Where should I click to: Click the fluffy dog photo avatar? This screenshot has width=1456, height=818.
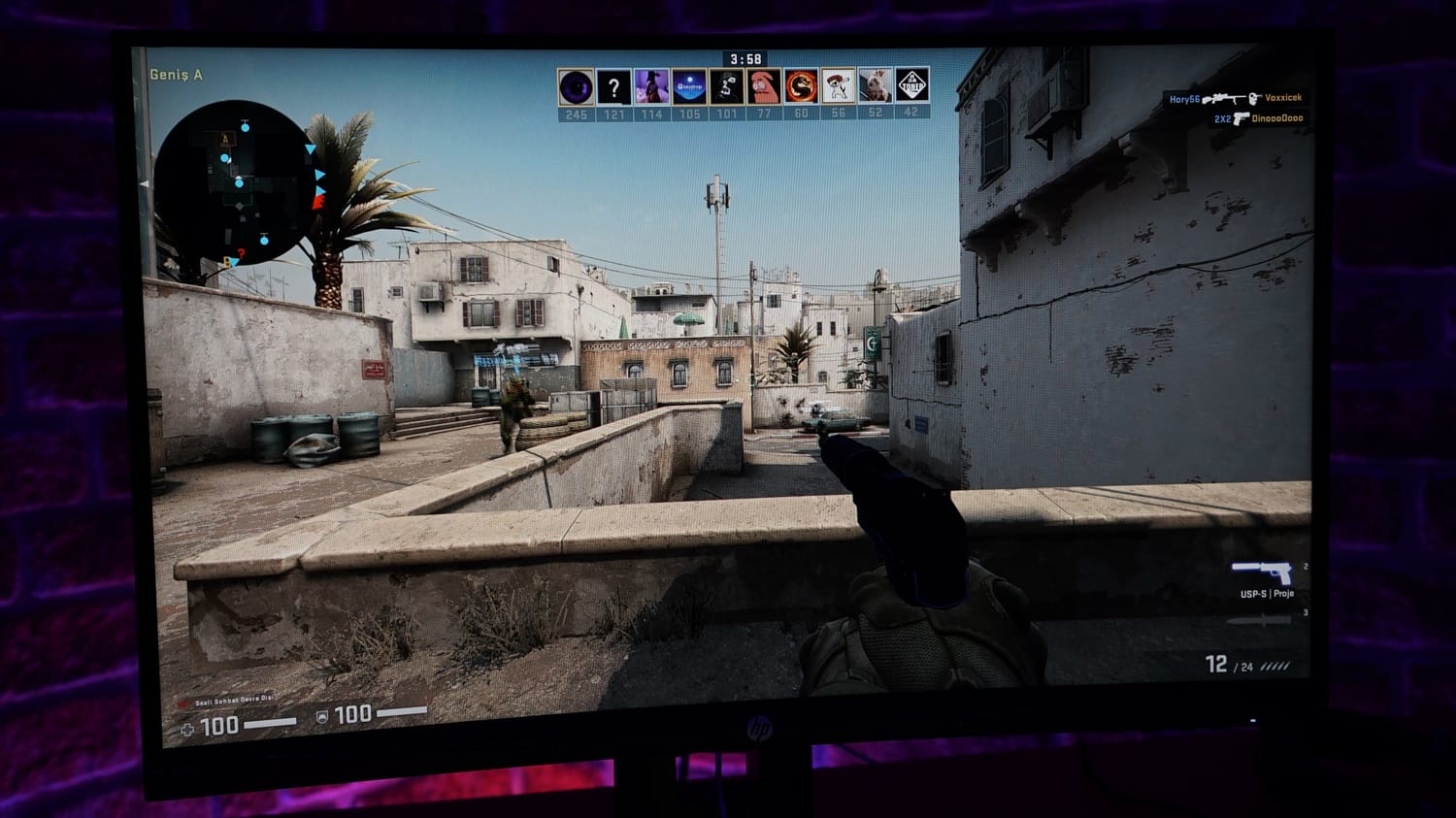pyautogui.click(x=875, y=87)
